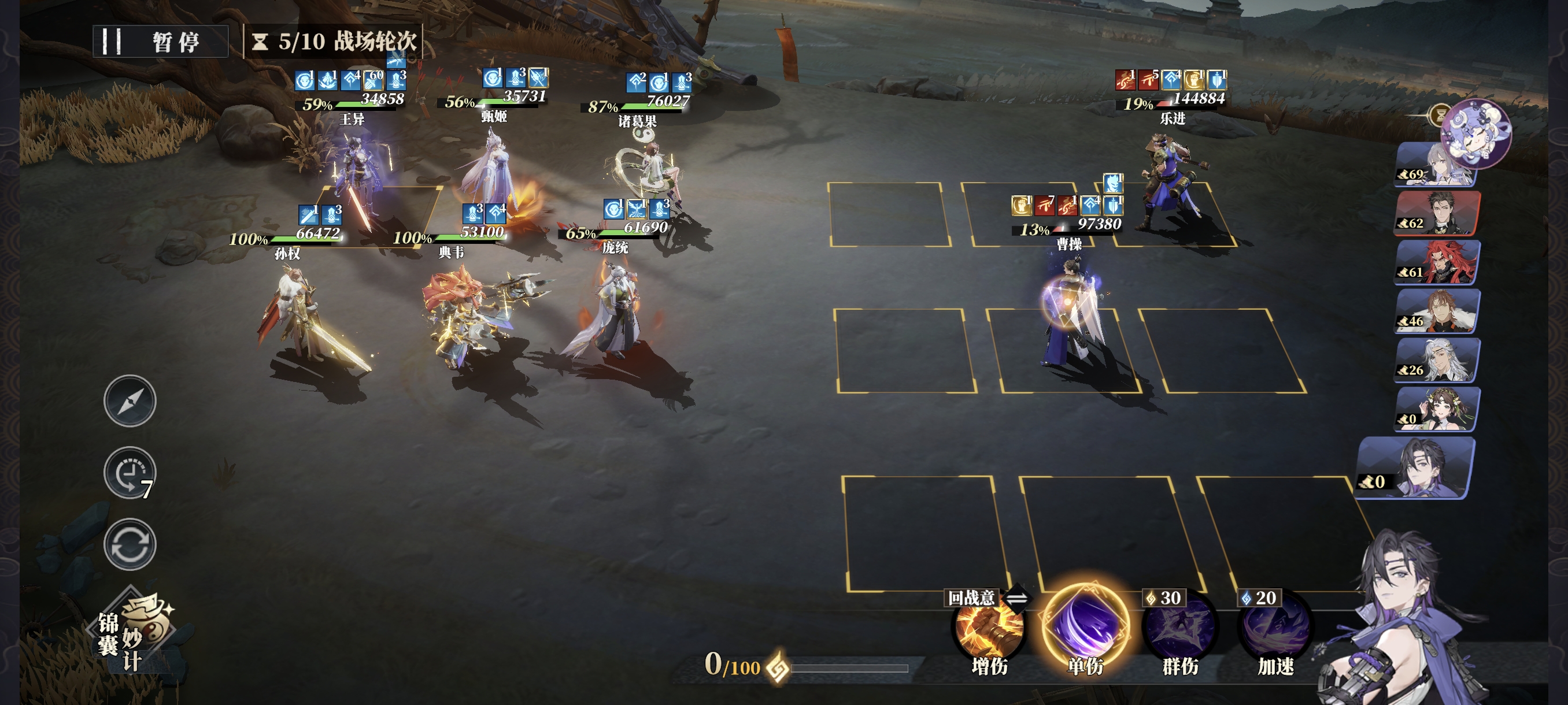This screenshot has height=705, width=1568.
Task: Click the circular arrows refresh button
Action: pyautogui.click(x=130, y=544)
